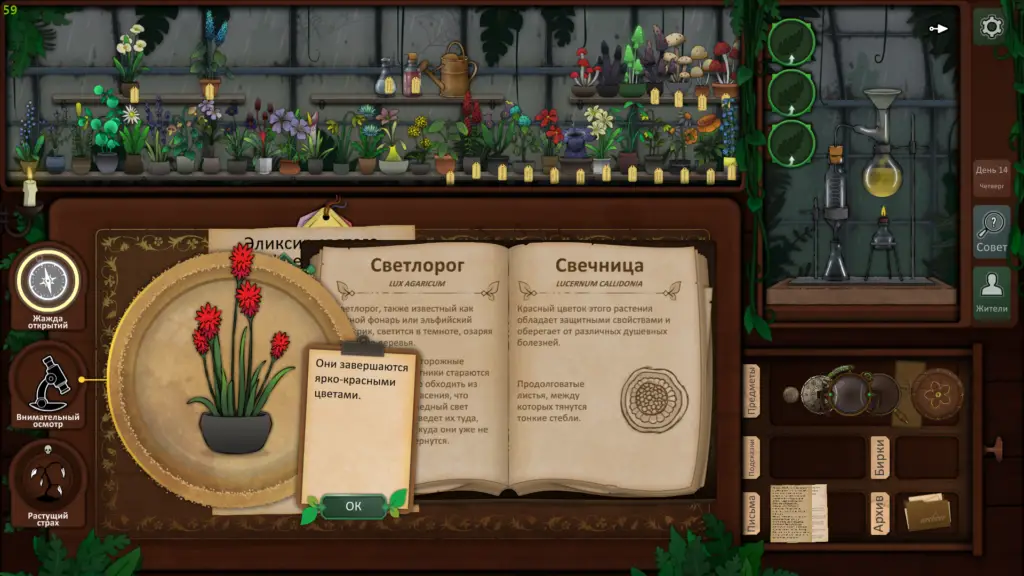This screenshot has height=576, width=1024.
Task: Open the Письма drawer tab
Action: pyautogui.click(x=753, y=513)
